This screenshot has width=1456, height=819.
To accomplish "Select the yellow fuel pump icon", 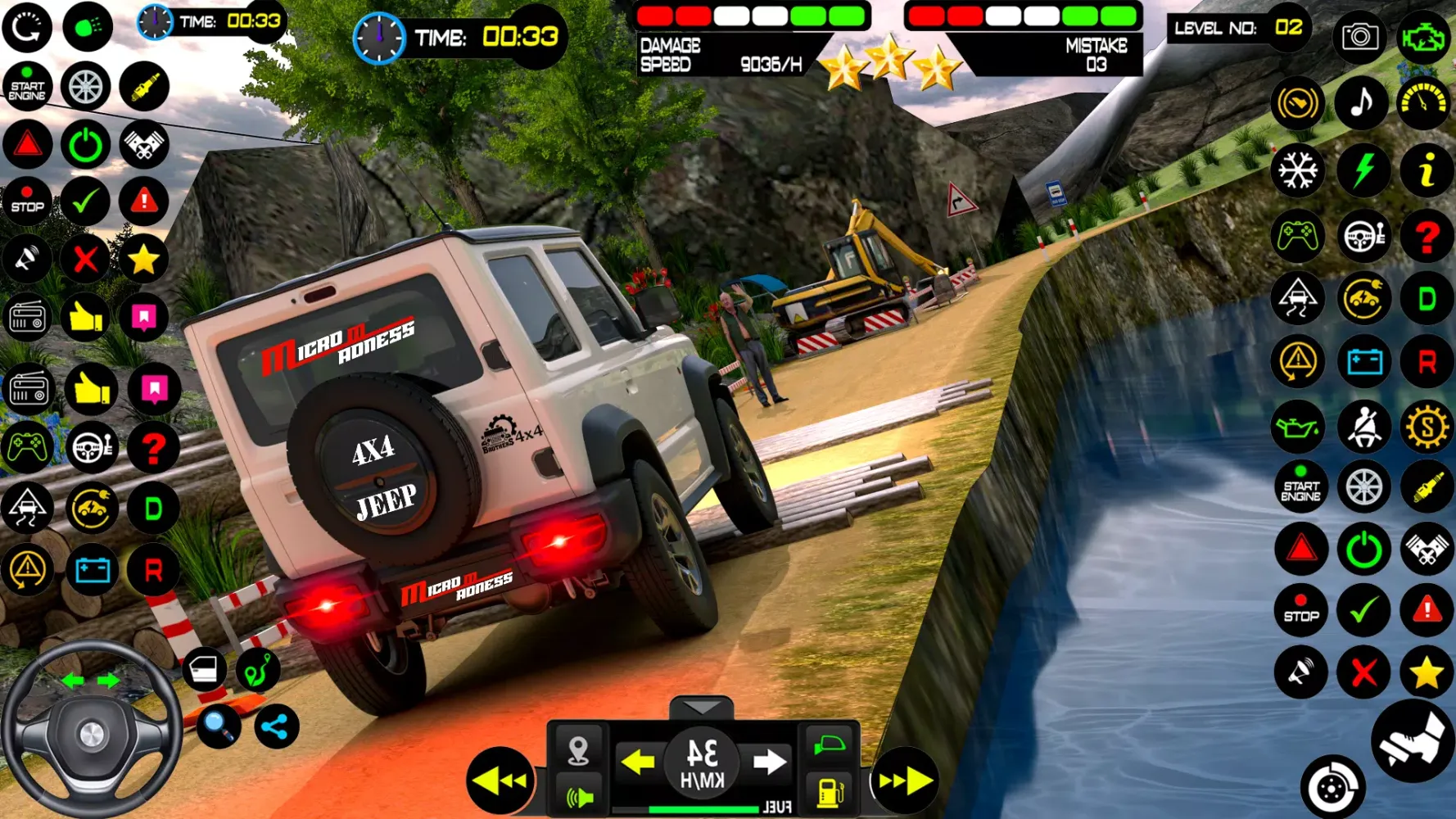I will click(830, 792).
